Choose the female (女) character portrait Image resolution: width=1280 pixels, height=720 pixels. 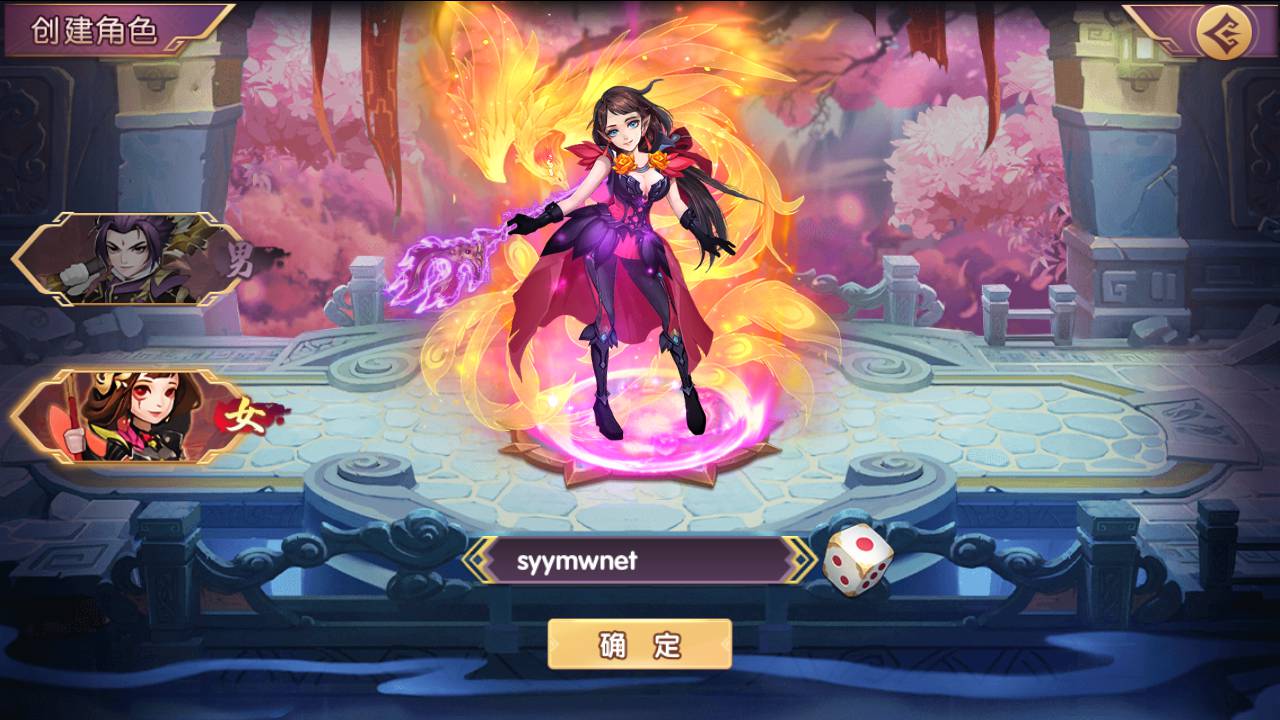(x=128, y=417)
